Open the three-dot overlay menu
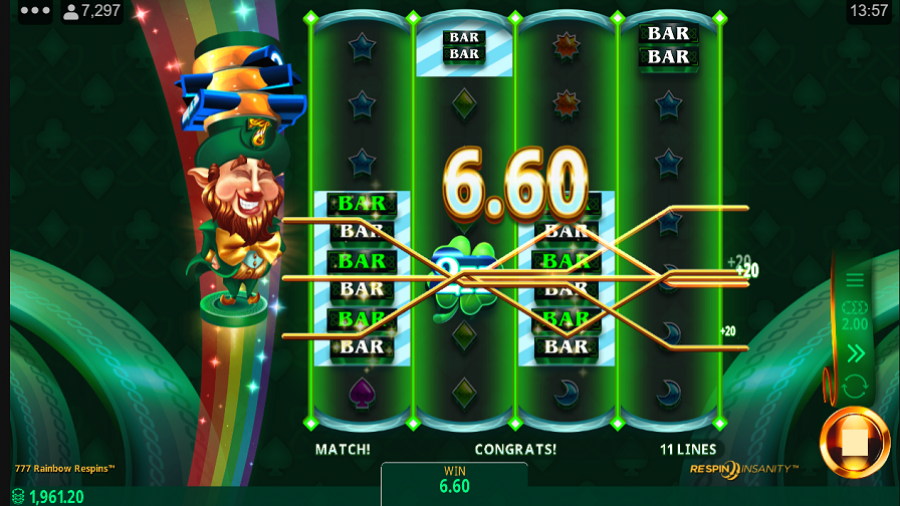 35,11
